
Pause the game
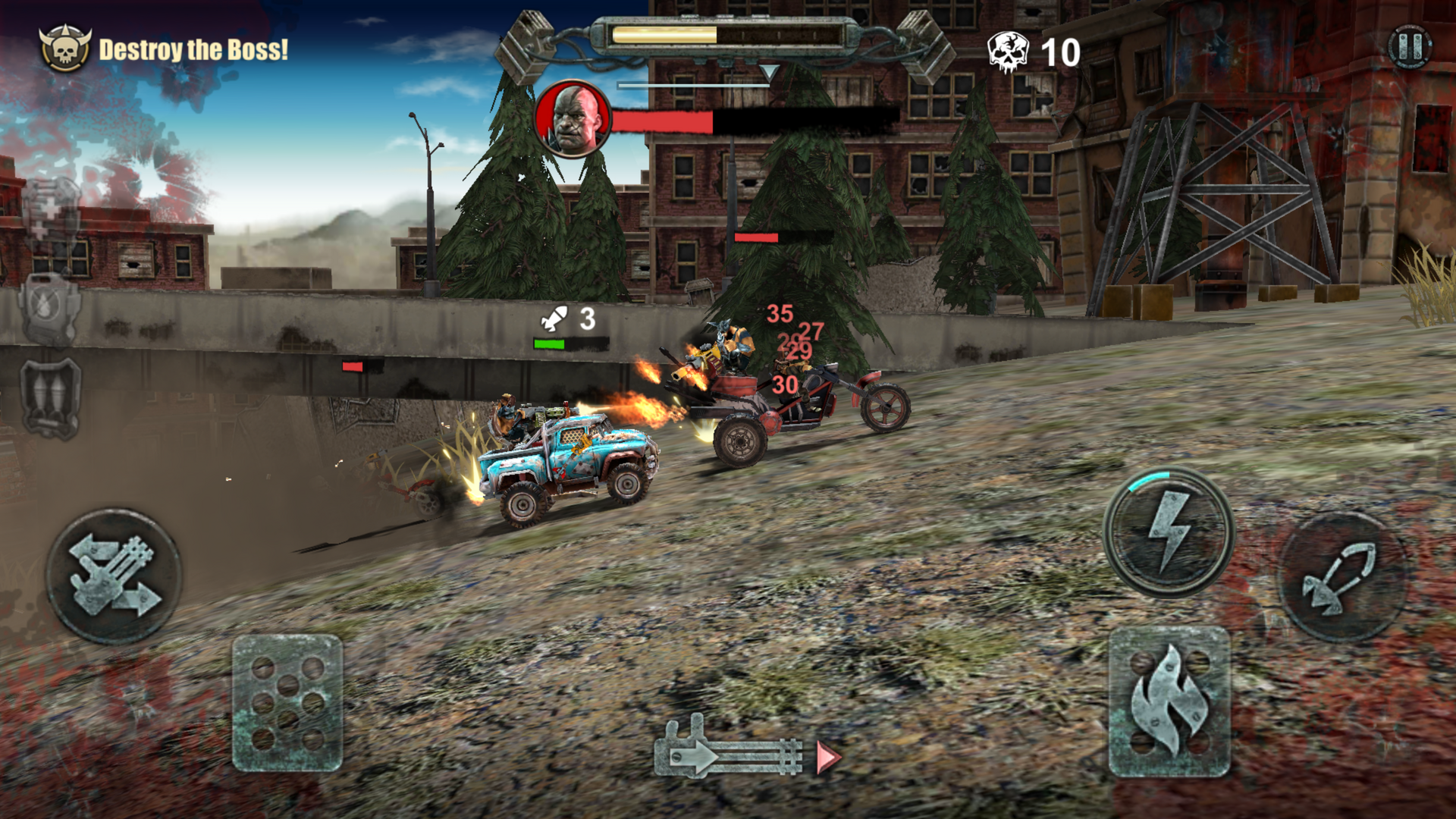point(1409,47)
